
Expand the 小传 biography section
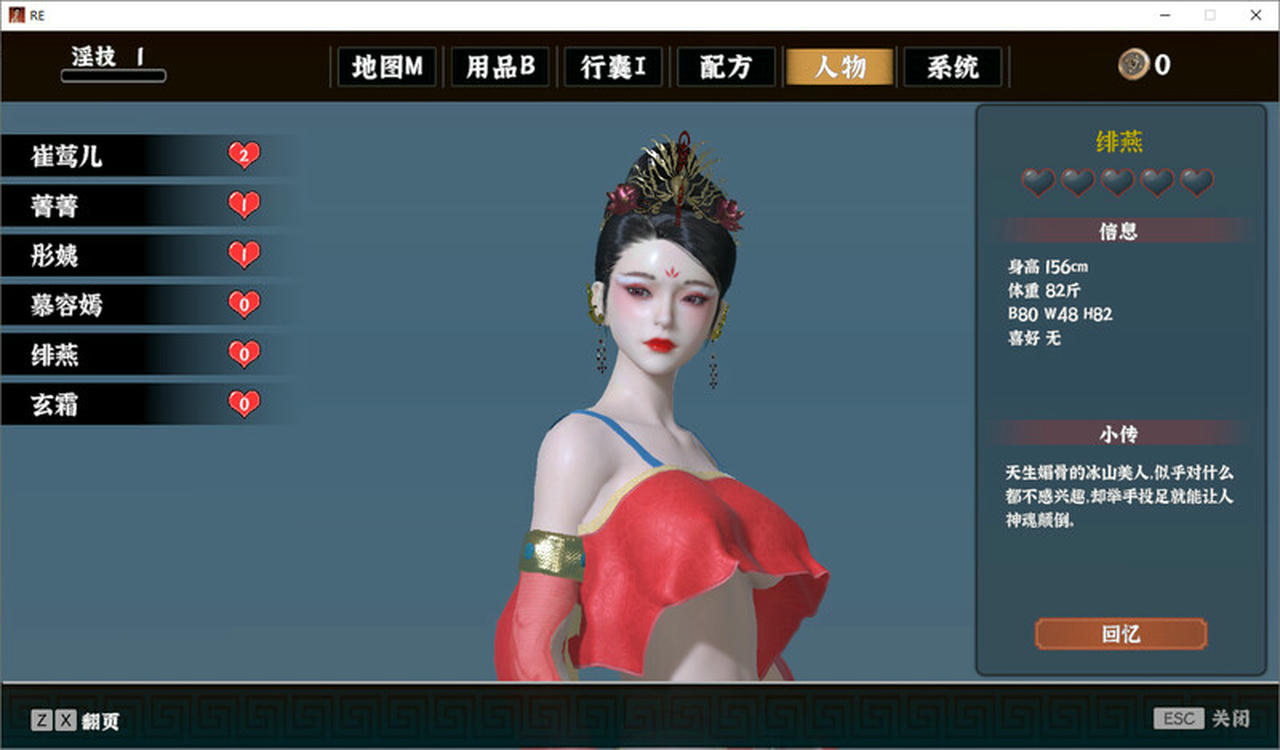(1120, 434)
